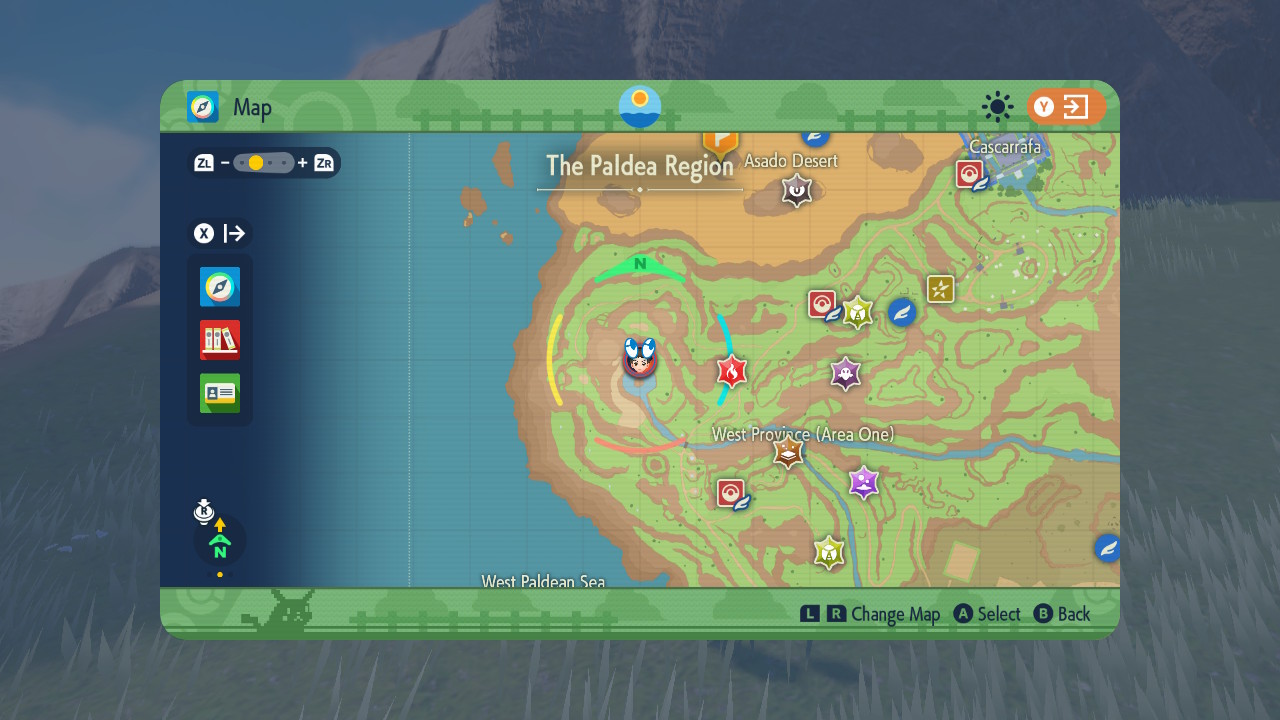The width and height of the screenshot is (1280, 720).
Task: Click the orange exit map button
Action: click(x=1066, y=107)
